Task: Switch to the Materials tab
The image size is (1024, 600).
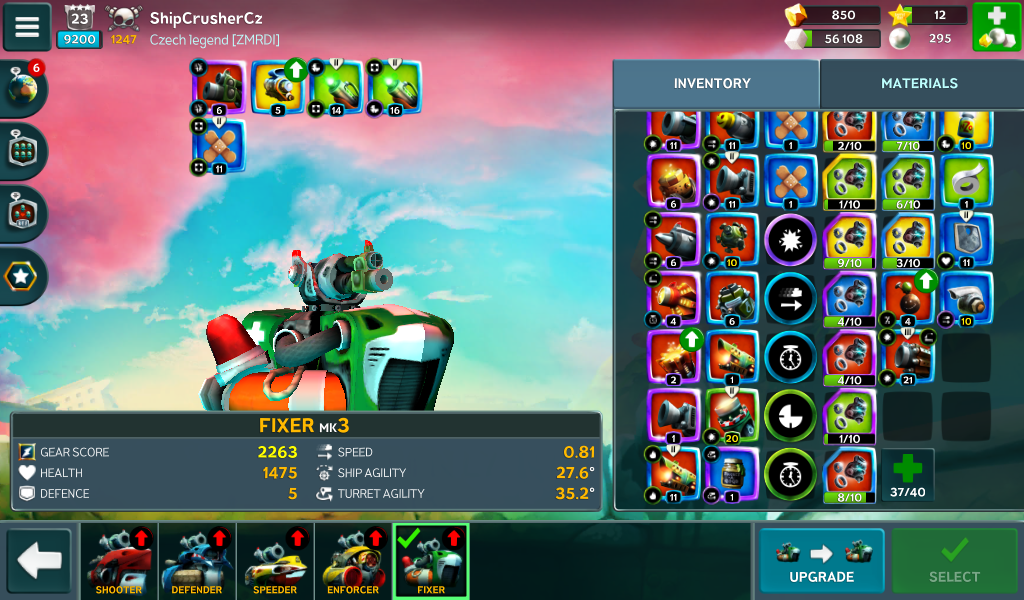Action: (919, 84)
